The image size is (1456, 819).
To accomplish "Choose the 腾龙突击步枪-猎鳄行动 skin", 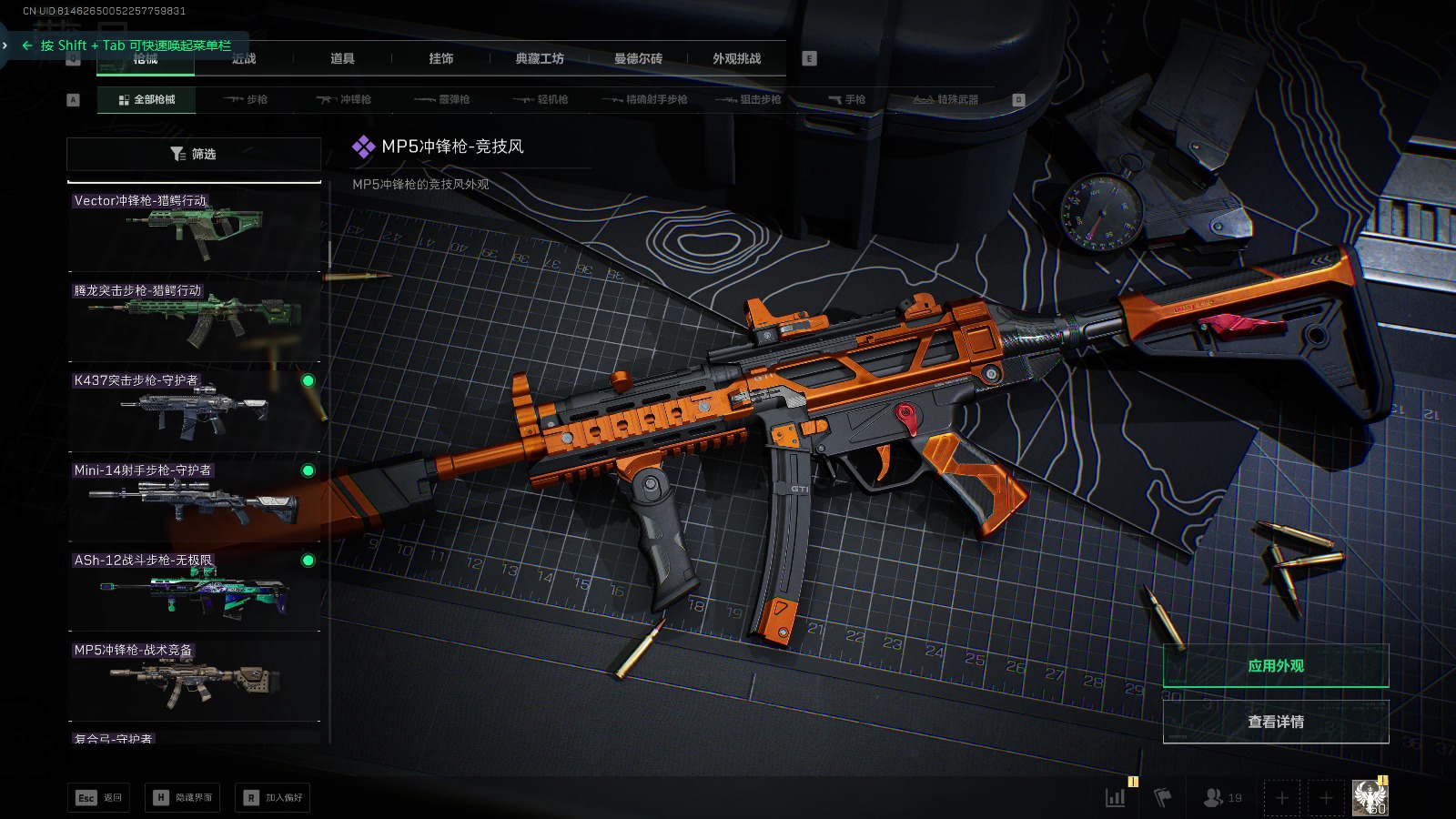I will coord(195,319).
